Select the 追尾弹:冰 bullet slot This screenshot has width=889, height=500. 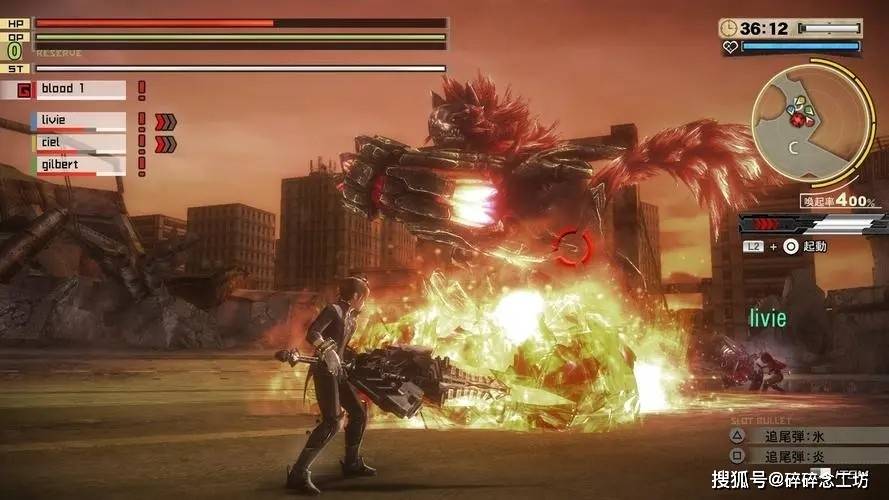pyautogui.click(x=798, y=437)
